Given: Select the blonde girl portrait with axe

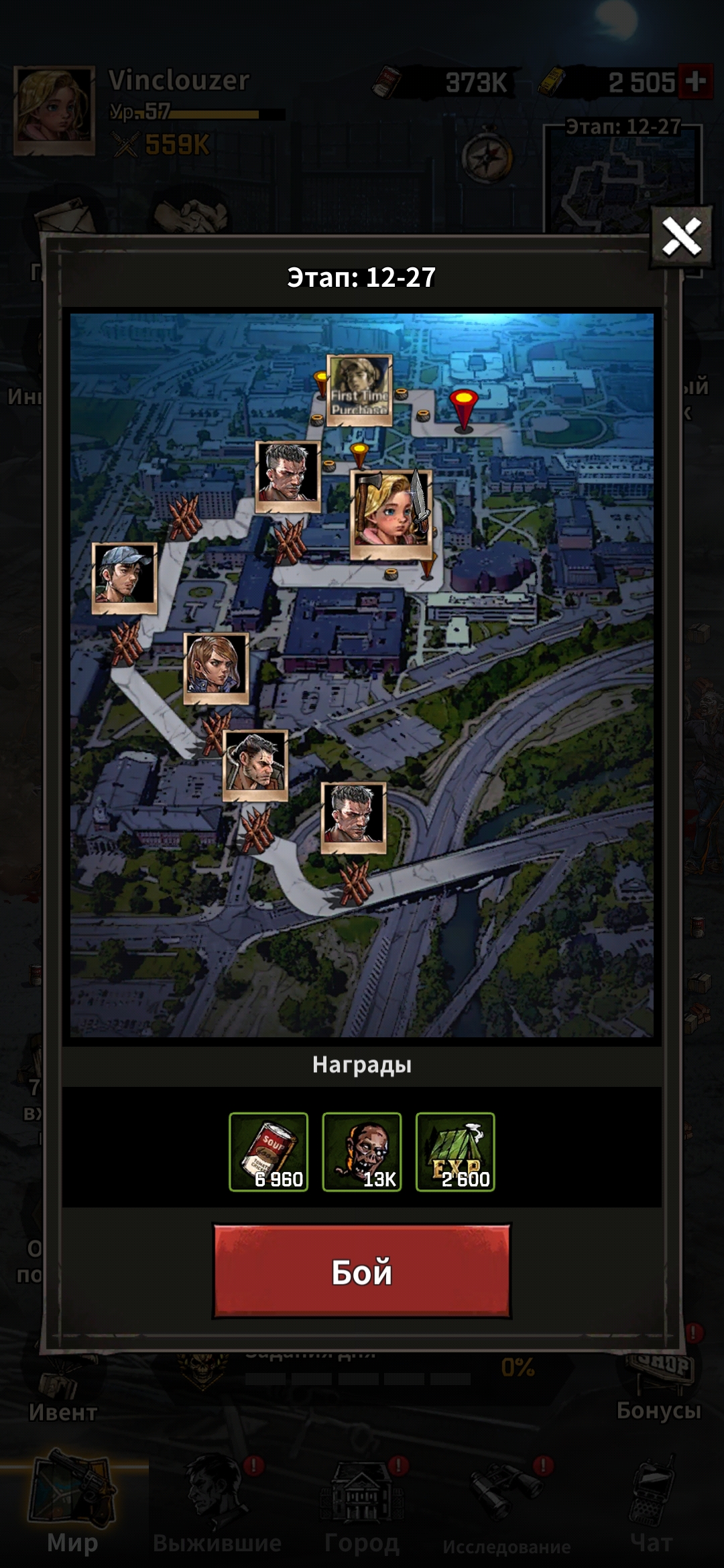Looking at the screenshot, I should click(391, 515).
